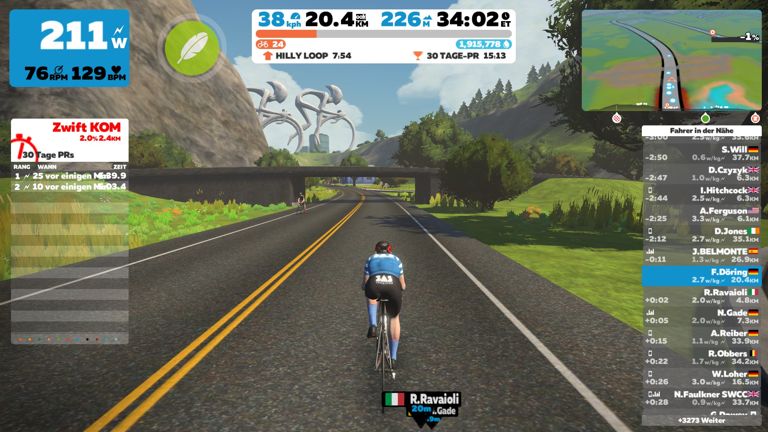Click the 211 W power panel
The height and width of the screenshot is (432, 768).
point(69,48)
